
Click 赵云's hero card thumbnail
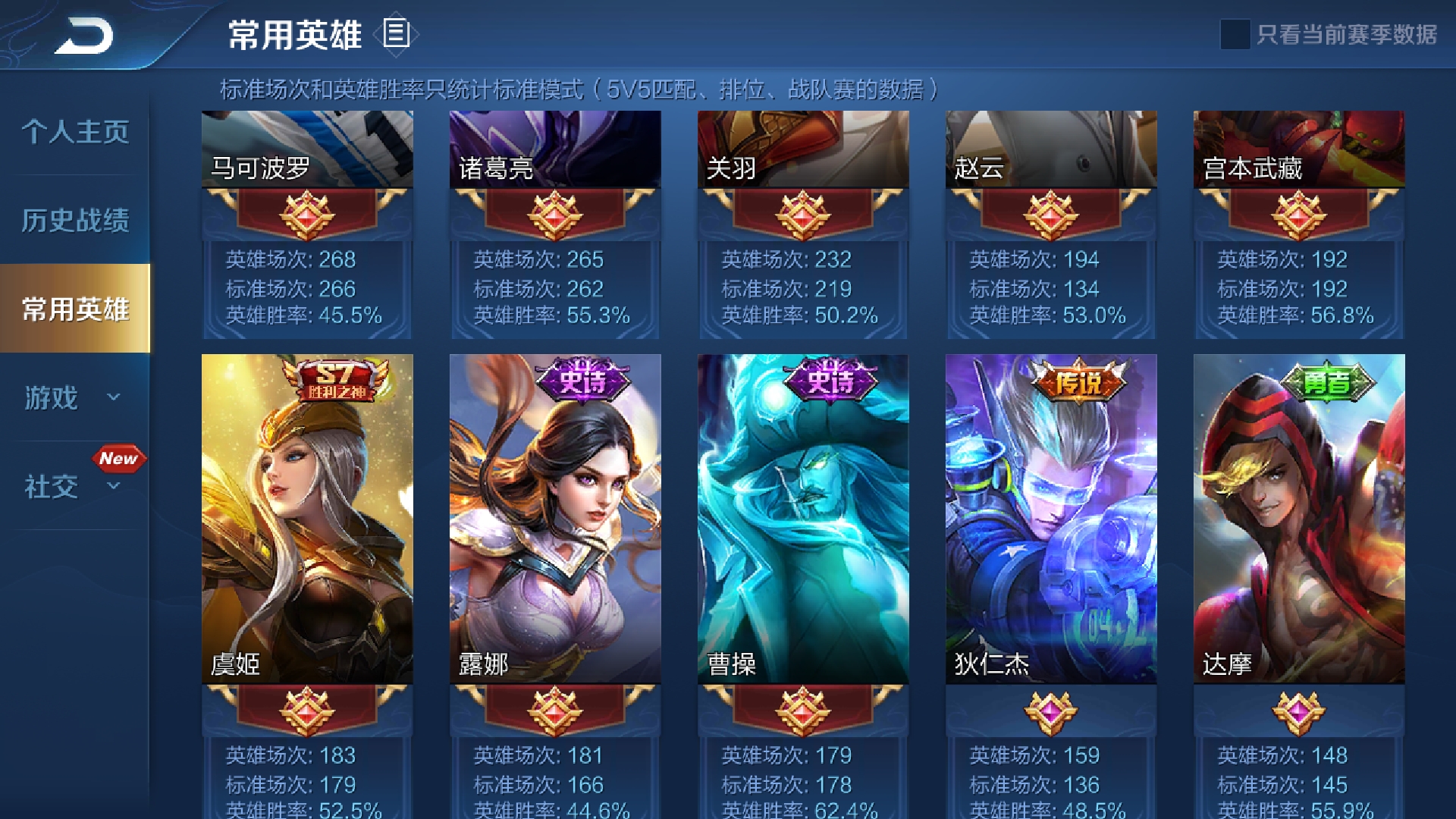[x=1051, y=149]
